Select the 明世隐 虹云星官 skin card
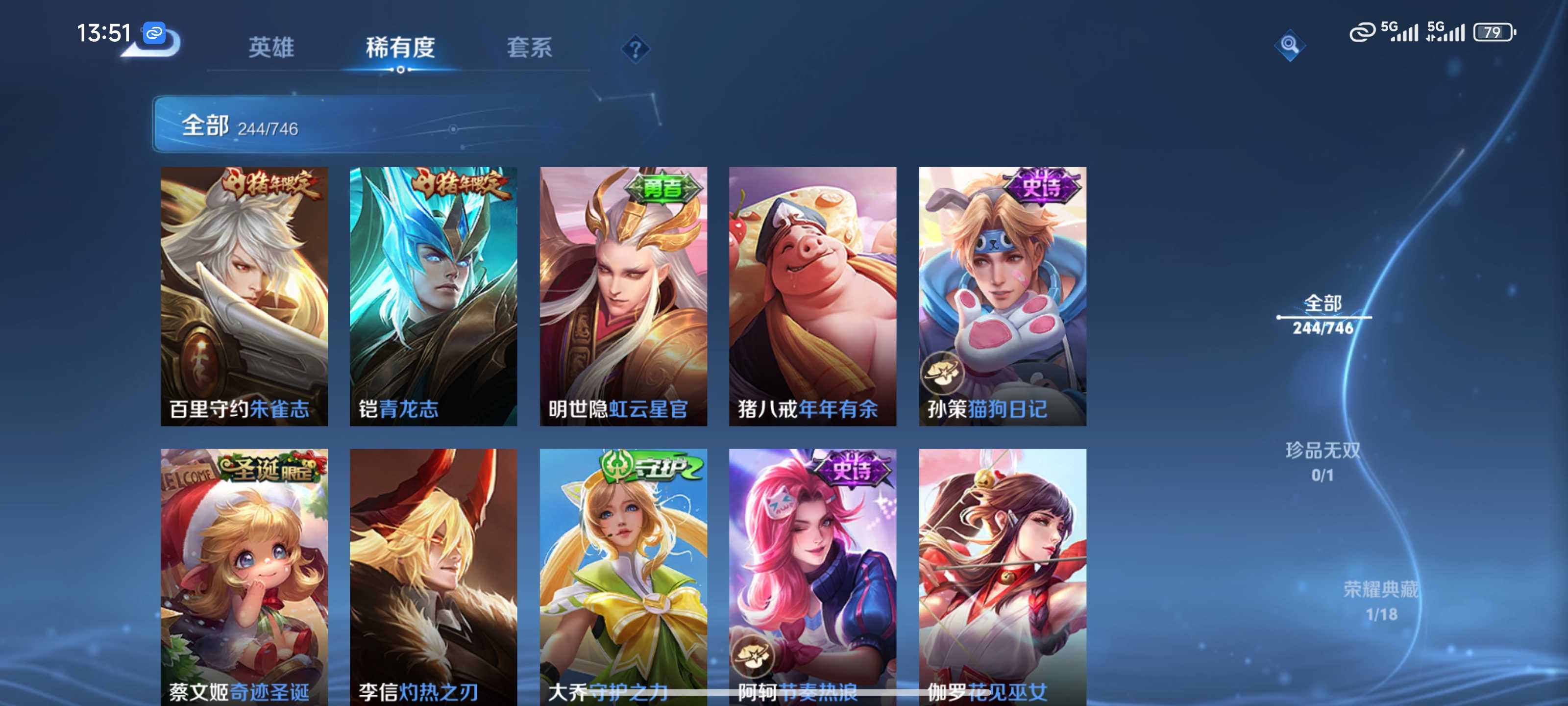 pos(623,296)
